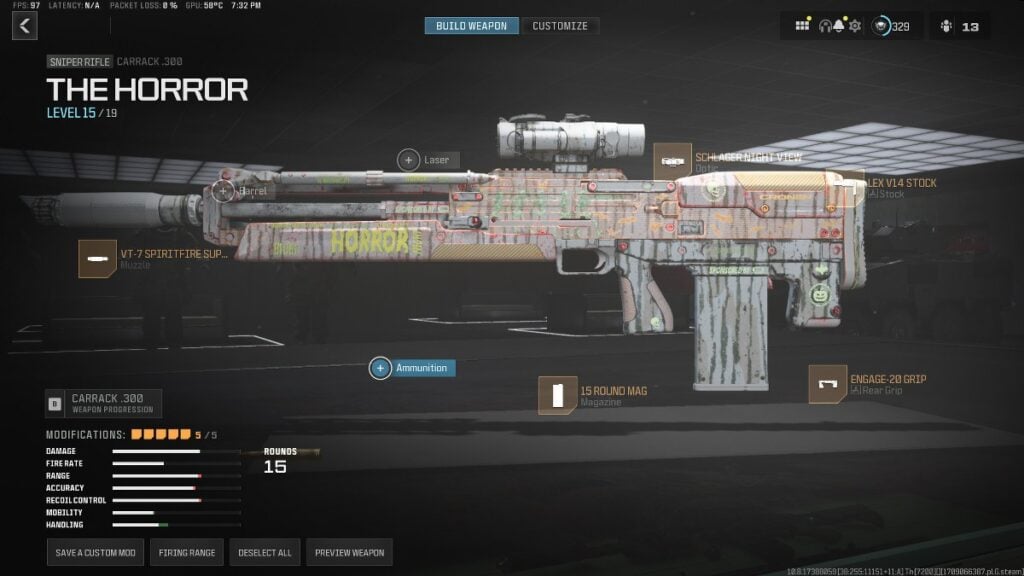Screen dimensions: 1024x576
Task: View Carrack .300 weapon progression
Action: click(103, 403)
